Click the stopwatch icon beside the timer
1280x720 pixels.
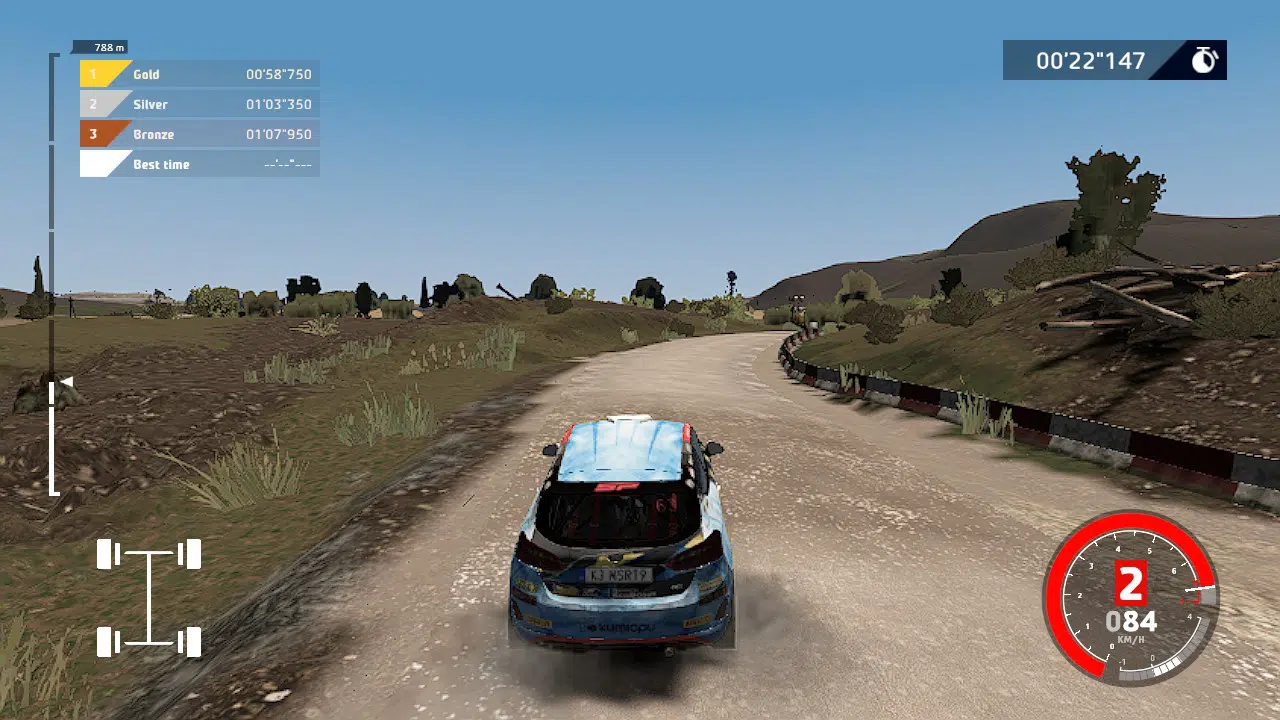[1204, 60]
